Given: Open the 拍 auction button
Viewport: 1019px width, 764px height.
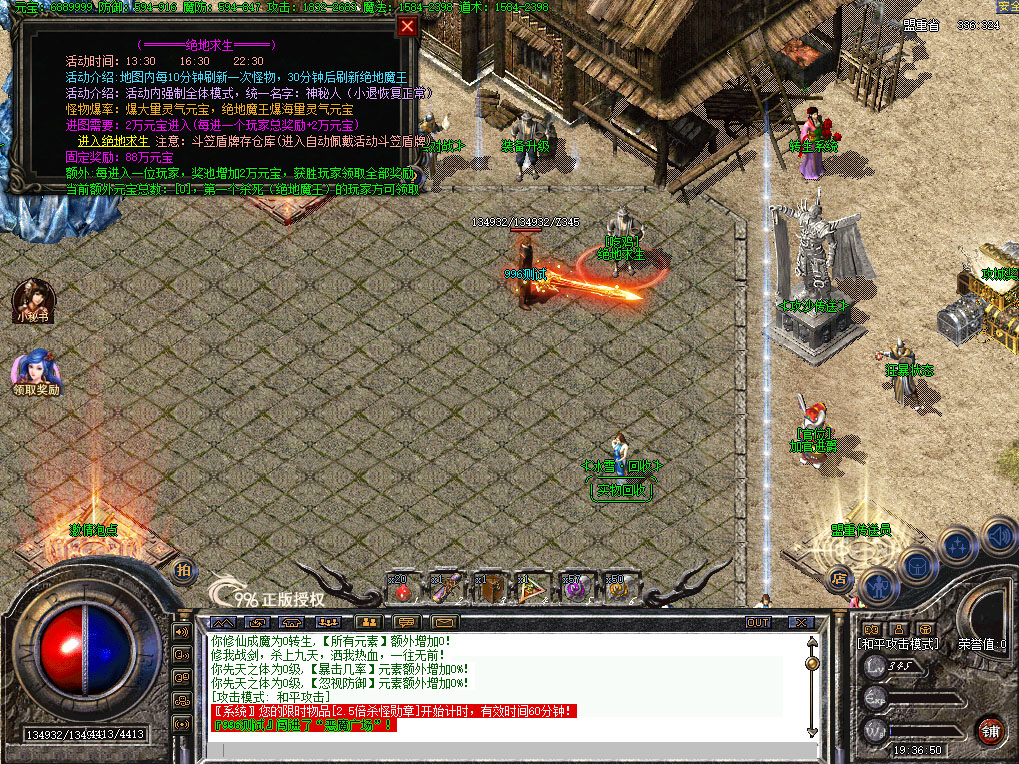Looking at the screenshot, I should coord(182,570).
